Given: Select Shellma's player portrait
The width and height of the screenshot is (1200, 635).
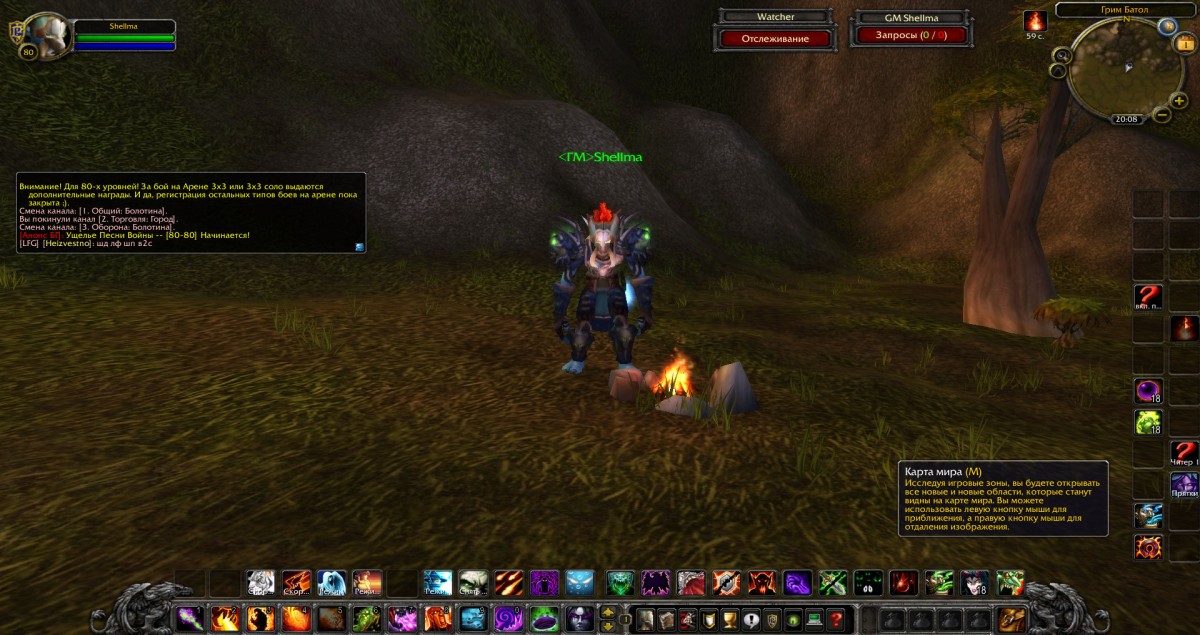Looking at the screenshot, I should click(45, 35).
